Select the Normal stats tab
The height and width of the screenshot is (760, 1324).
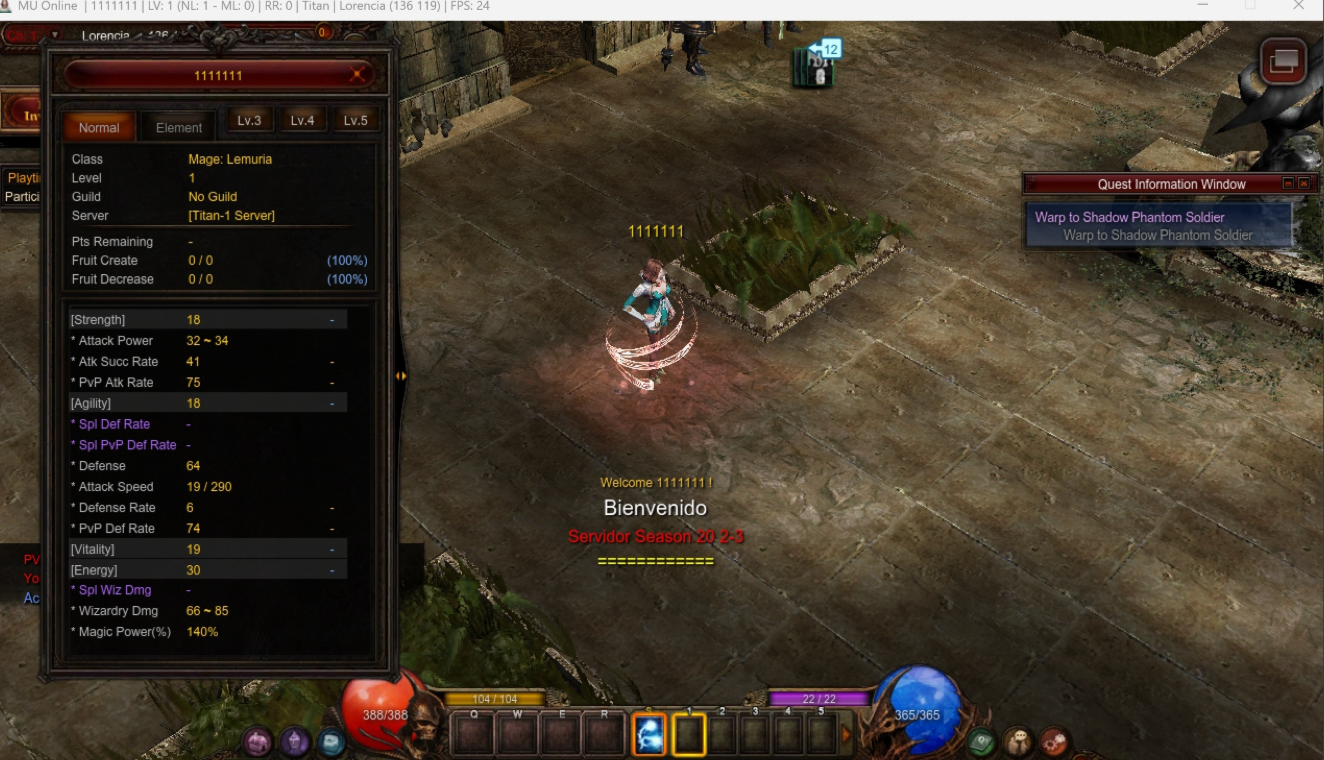[99, 127]
